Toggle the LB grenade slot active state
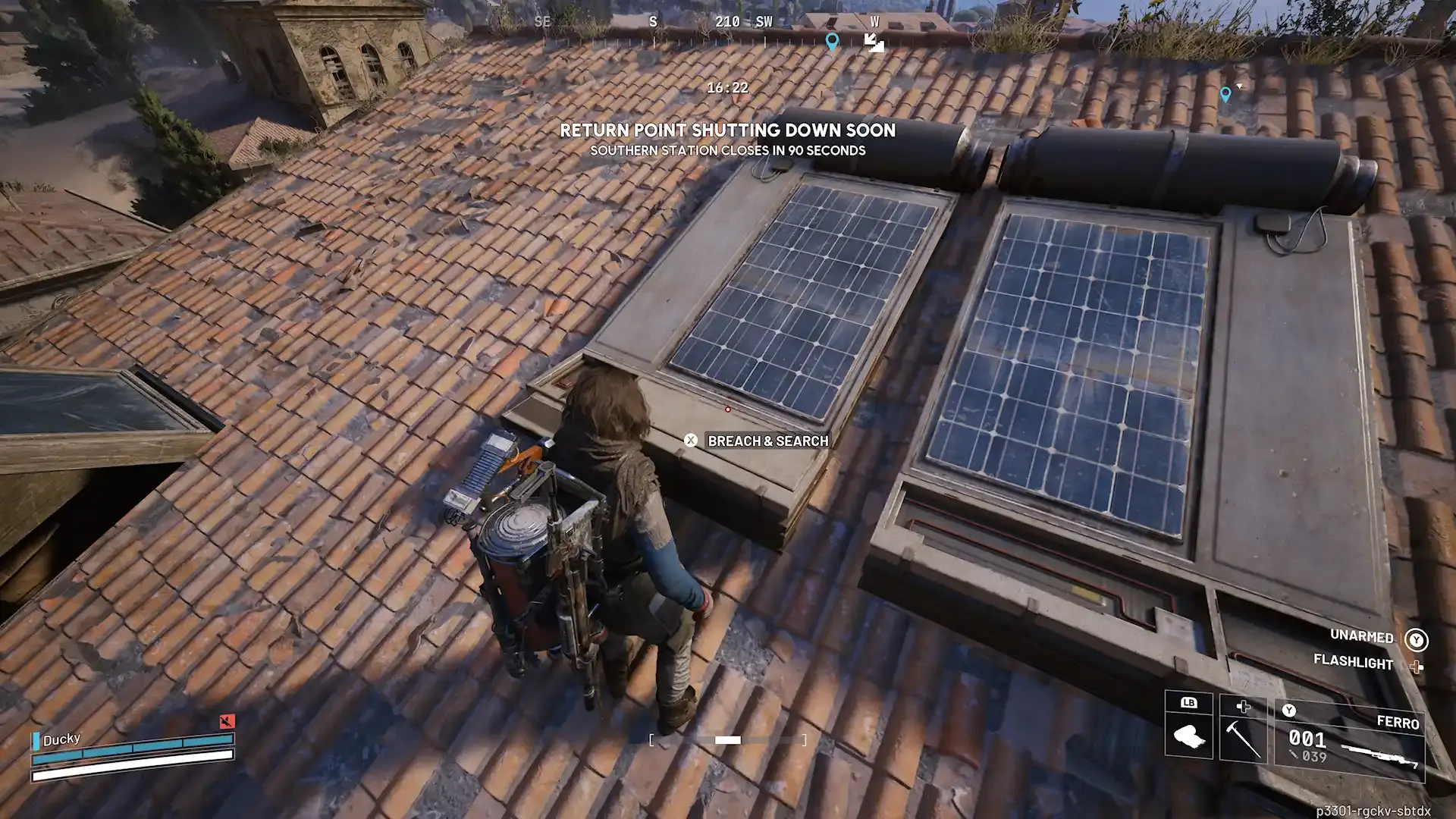The height and width of the screenshot is (819, 1456). tap(1189, 704)
